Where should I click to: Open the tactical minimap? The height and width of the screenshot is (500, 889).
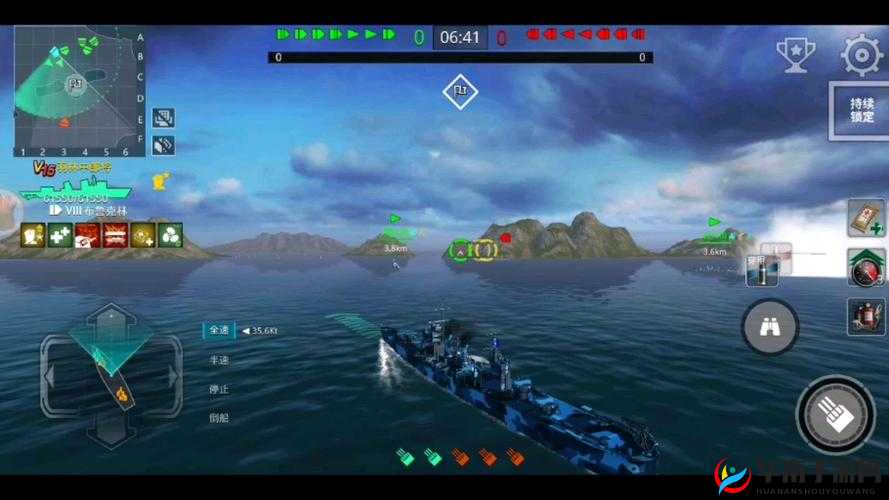click(73, 92)
